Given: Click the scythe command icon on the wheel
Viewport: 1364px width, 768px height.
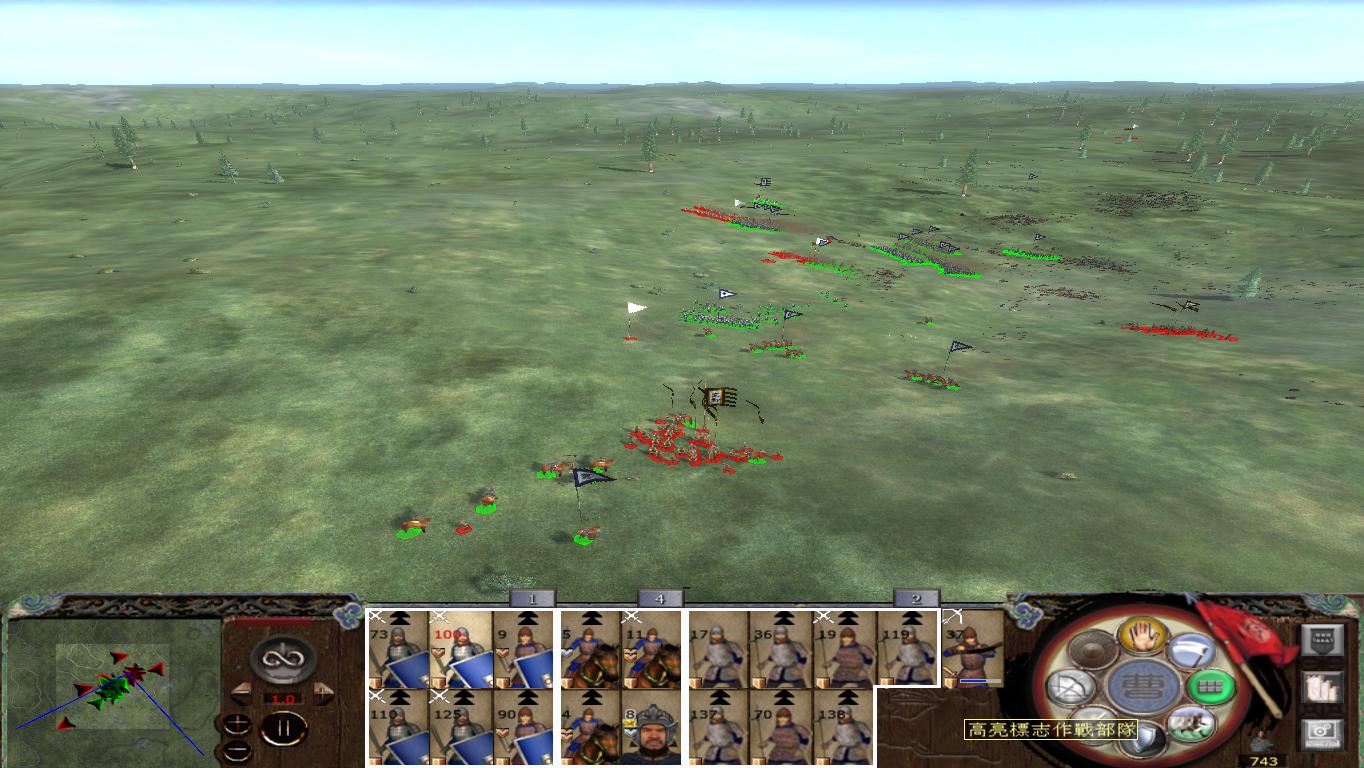Looking at the screenshot, I should click(1194, 649).
